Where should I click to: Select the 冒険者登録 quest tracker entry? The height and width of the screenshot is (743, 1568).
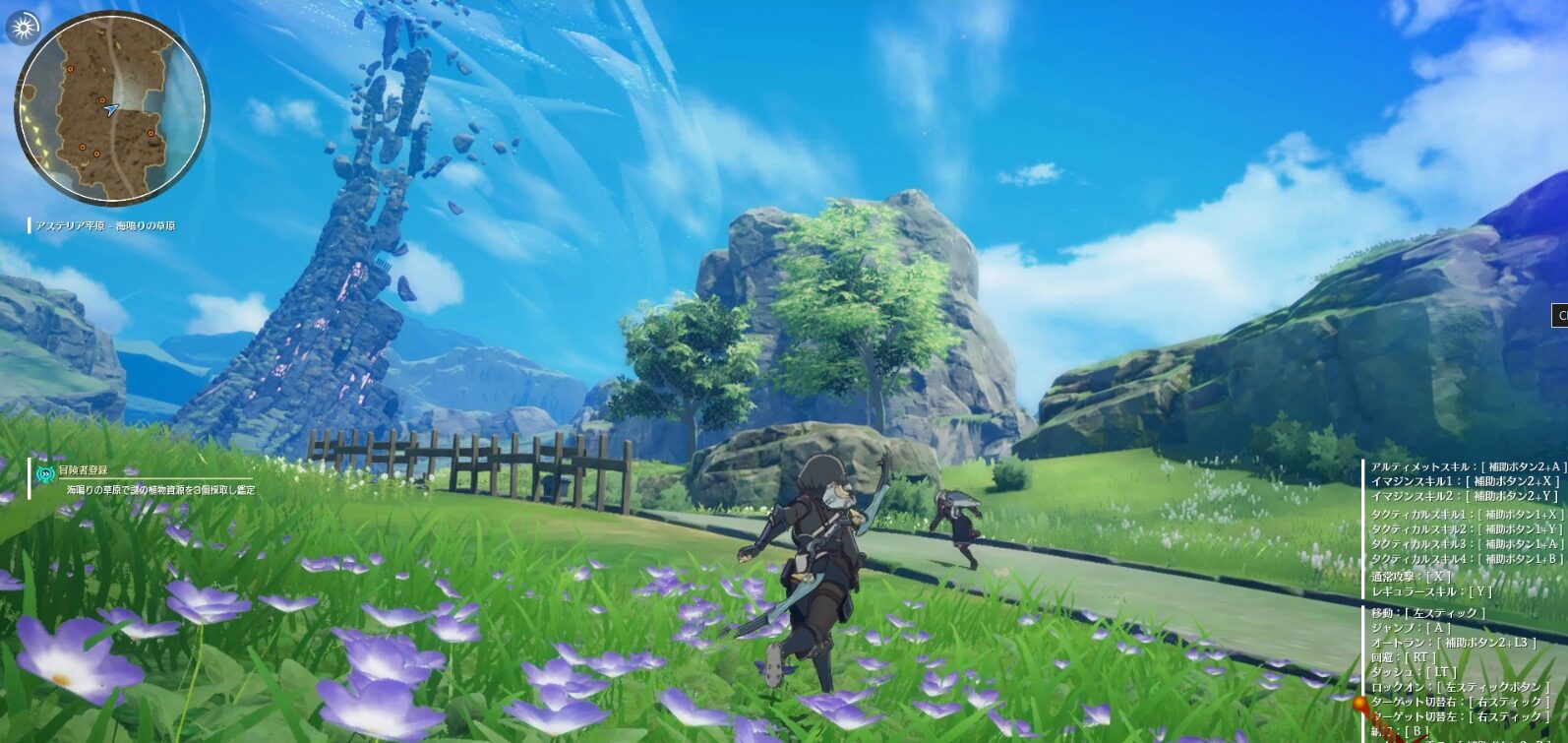click(x=84, y=470)
